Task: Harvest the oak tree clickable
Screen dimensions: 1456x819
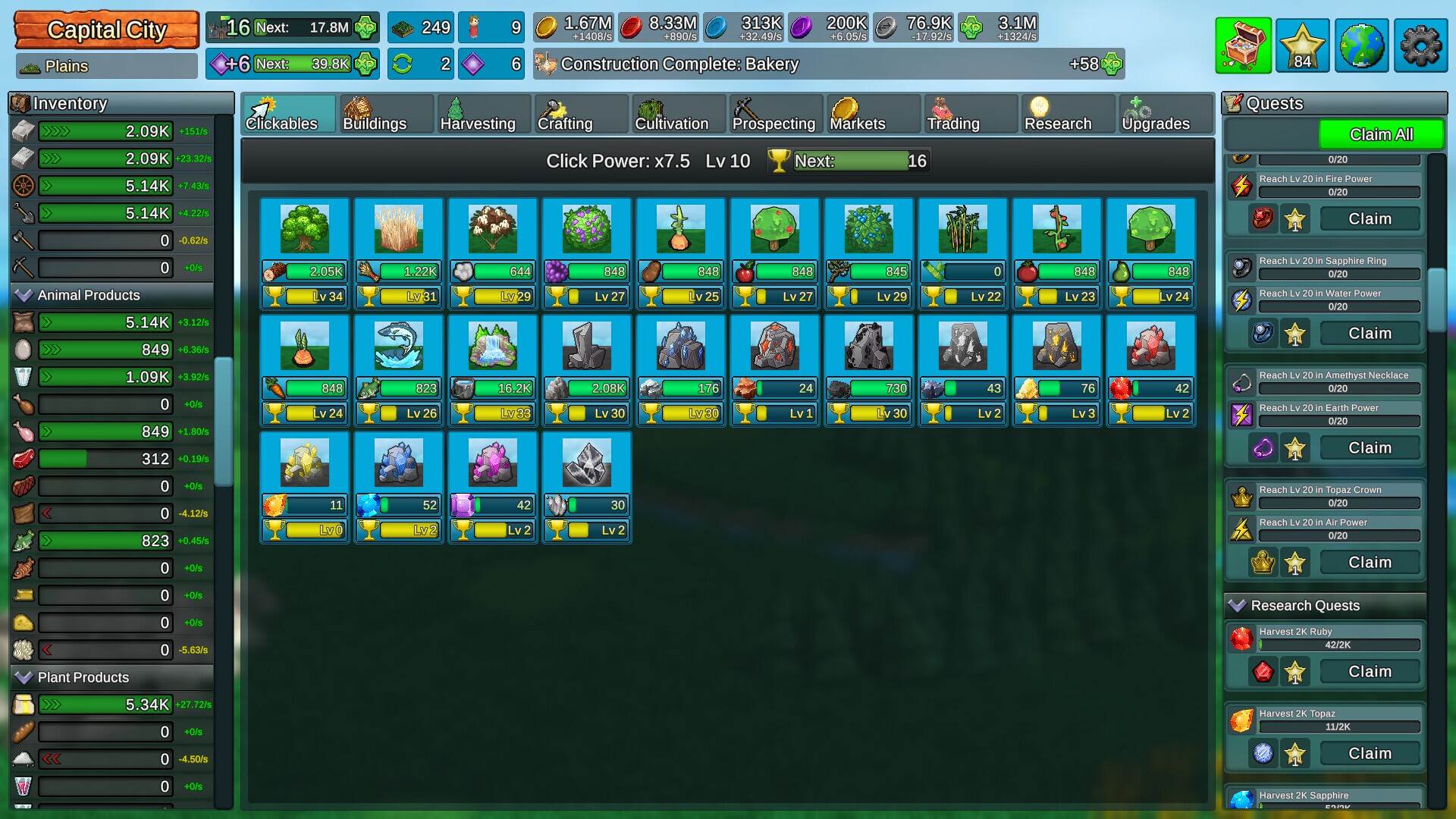Action: click(305, 227)
